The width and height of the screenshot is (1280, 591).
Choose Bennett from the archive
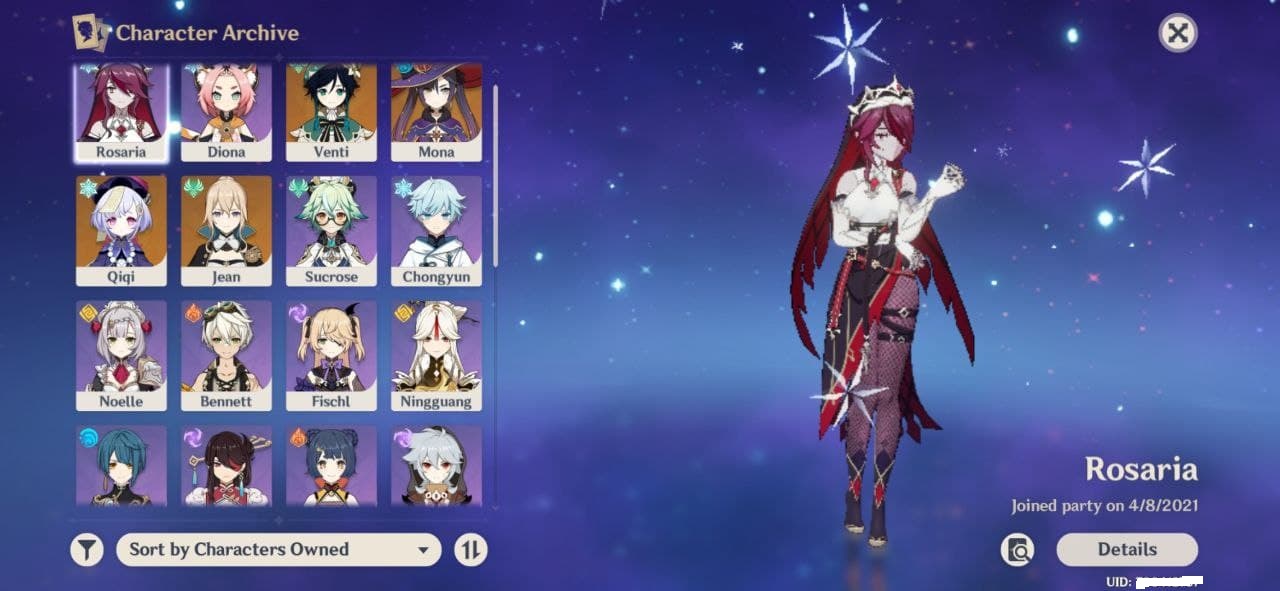226,356
